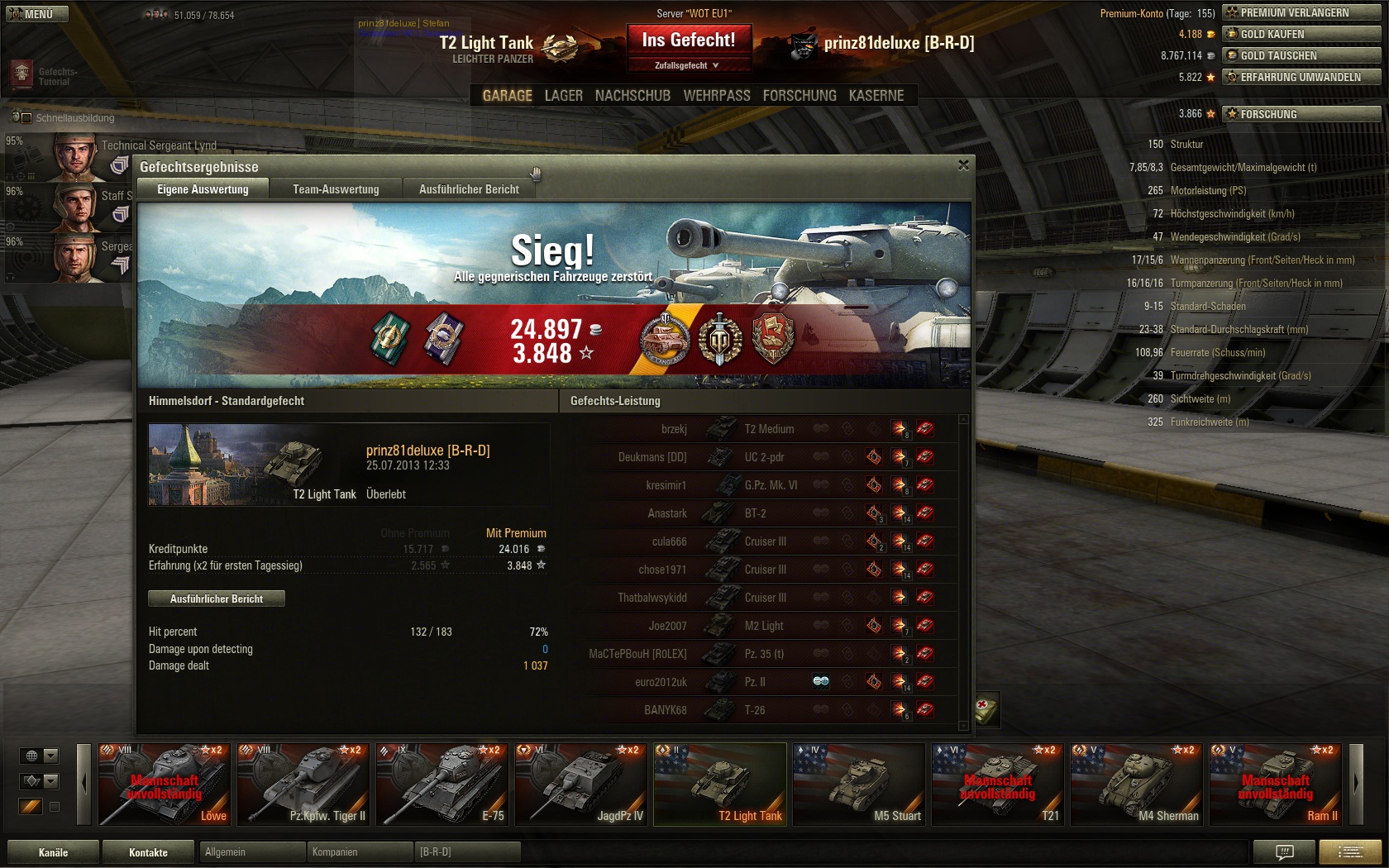
Task: Click Gold Tauschen button
Action: click(x=1301, y=55)
